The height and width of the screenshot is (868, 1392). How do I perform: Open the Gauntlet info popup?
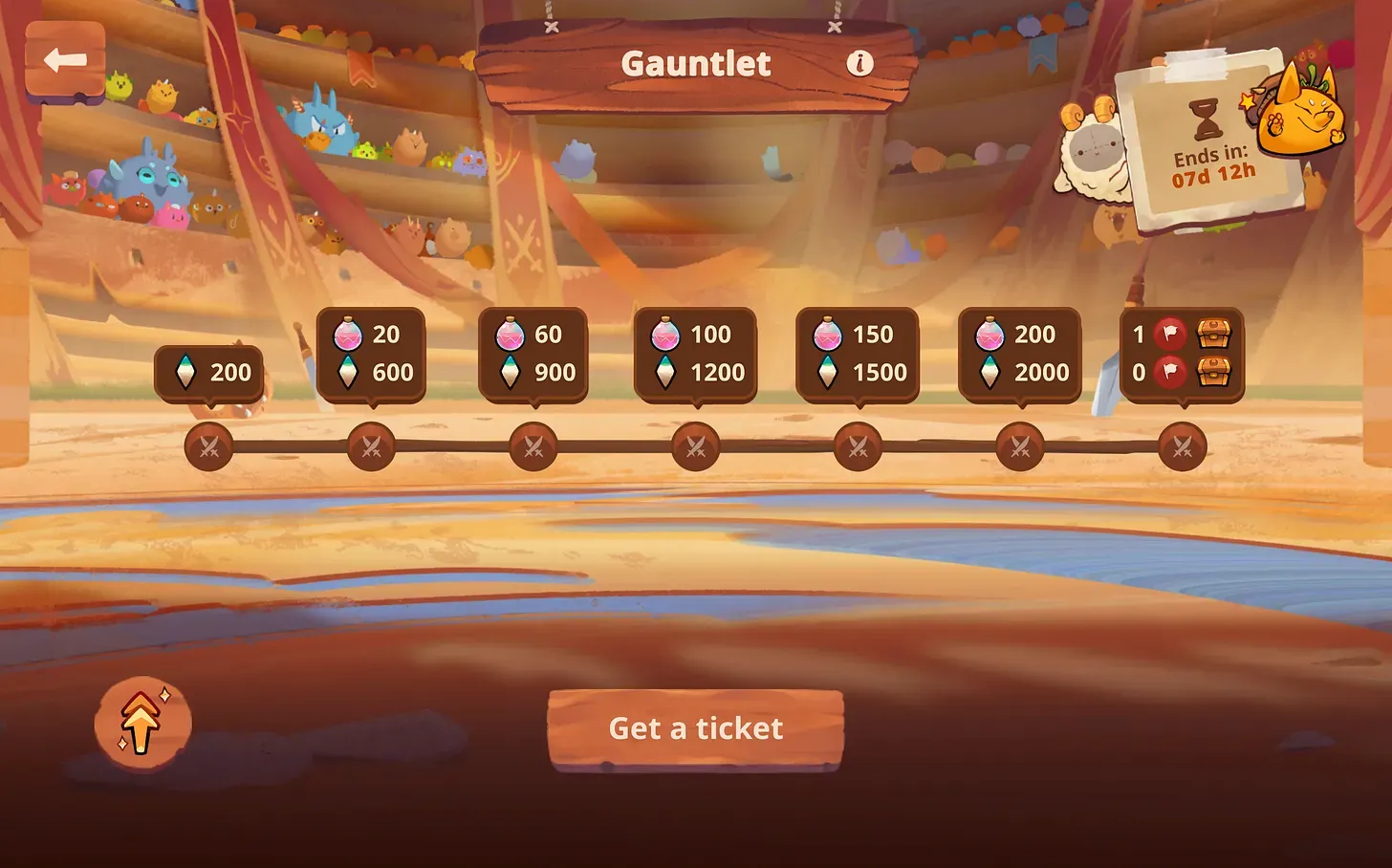[x=859, y=62]
